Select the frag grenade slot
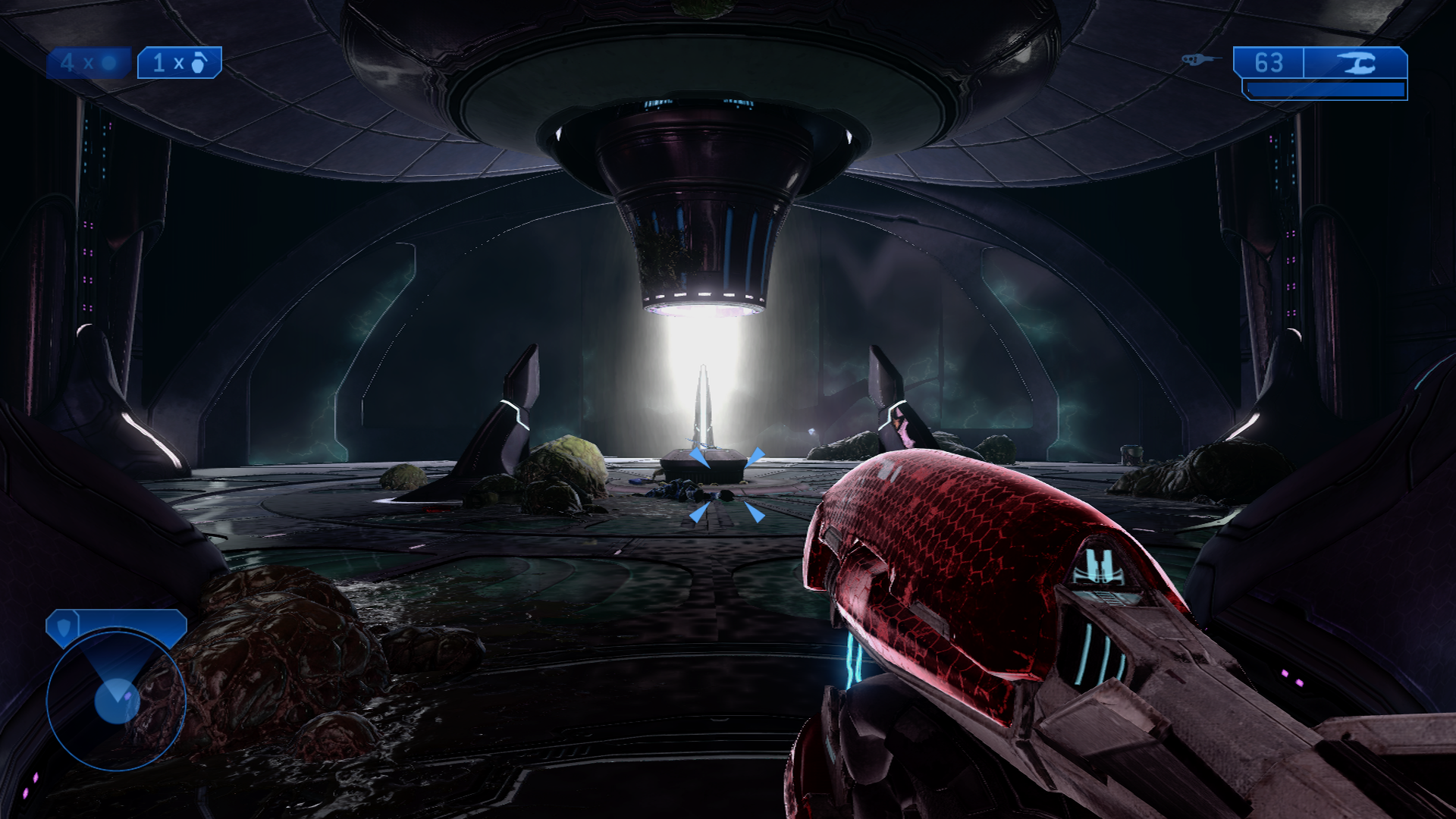The image size is (1456, 819). (x=179, y=63)
